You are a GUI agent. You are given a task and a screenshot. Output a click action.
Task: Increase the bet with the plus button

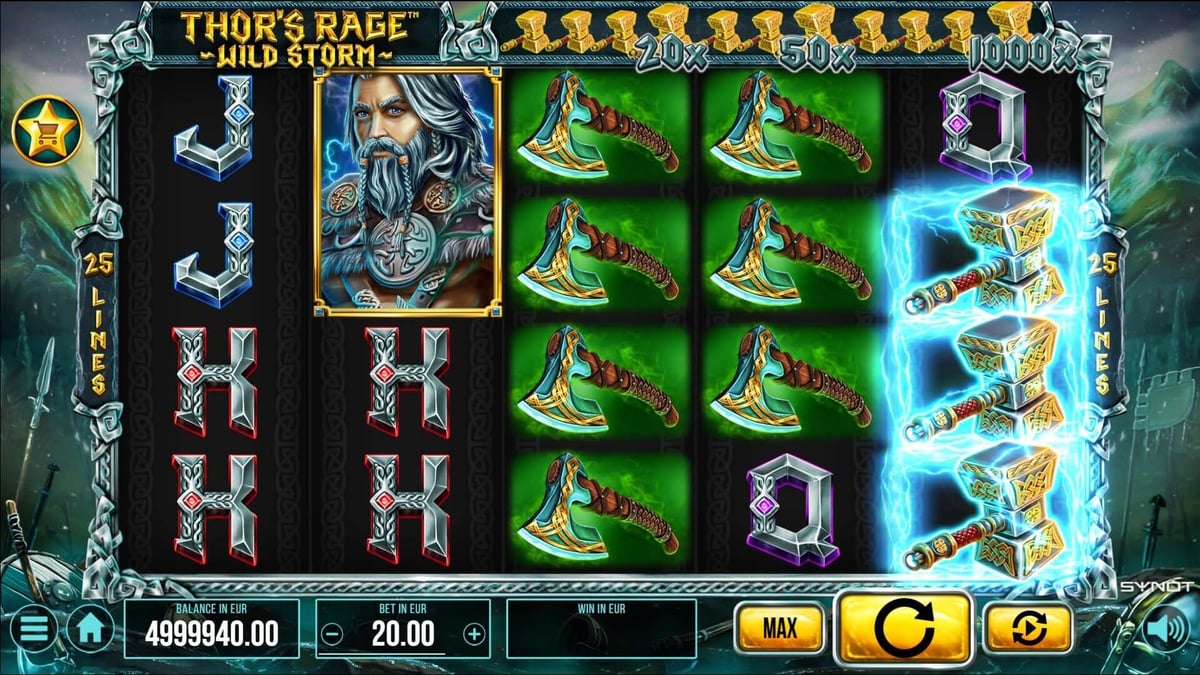tap(474, 633)
